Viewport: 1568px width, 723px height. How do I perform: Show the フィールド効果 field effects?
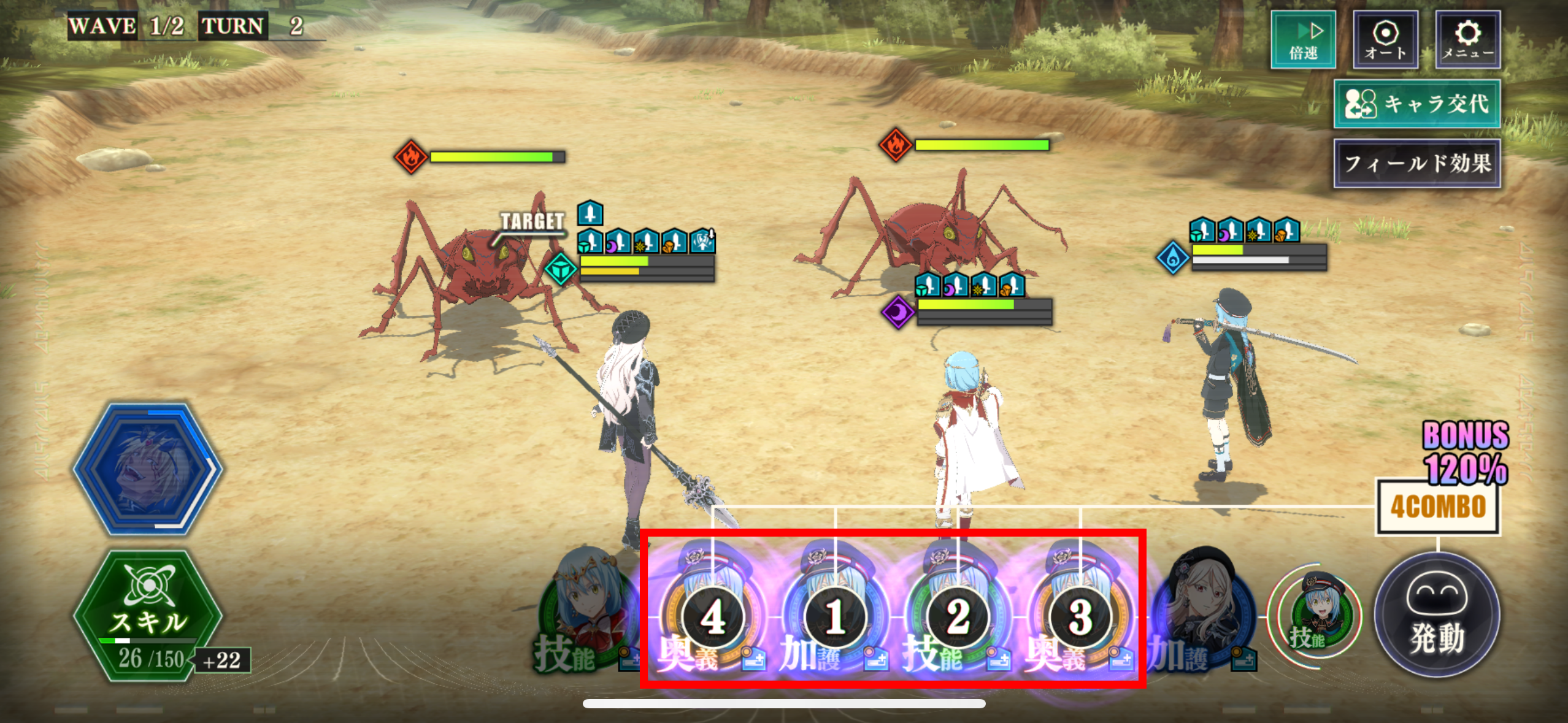(1416, 163)
